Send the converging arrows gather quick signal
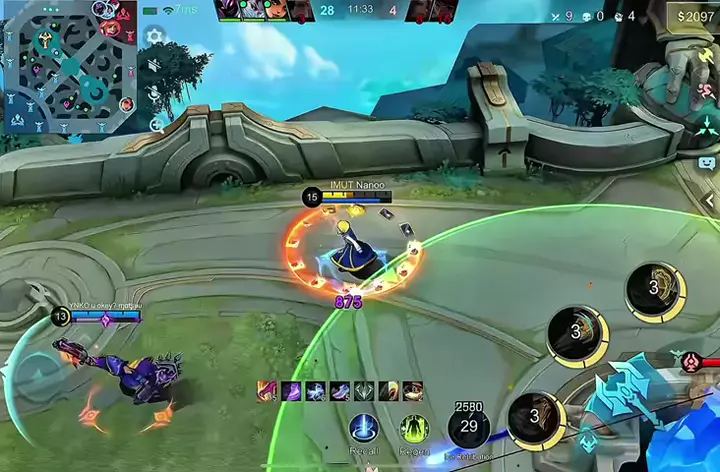The height and width of the screenshot is (472, 720). coord(706,128)
